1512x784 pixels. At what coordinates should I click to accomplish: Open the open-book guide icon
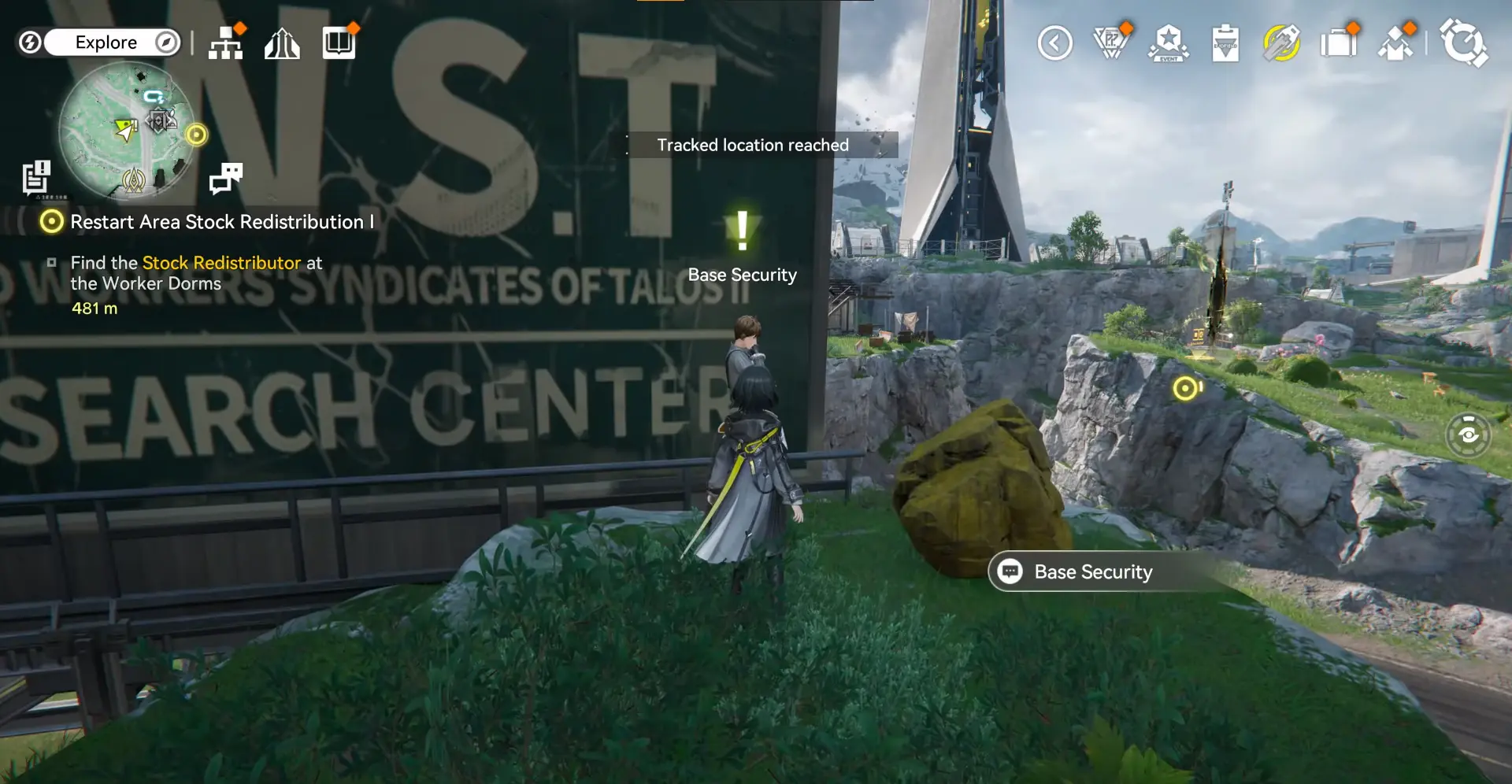pos(339,43)
